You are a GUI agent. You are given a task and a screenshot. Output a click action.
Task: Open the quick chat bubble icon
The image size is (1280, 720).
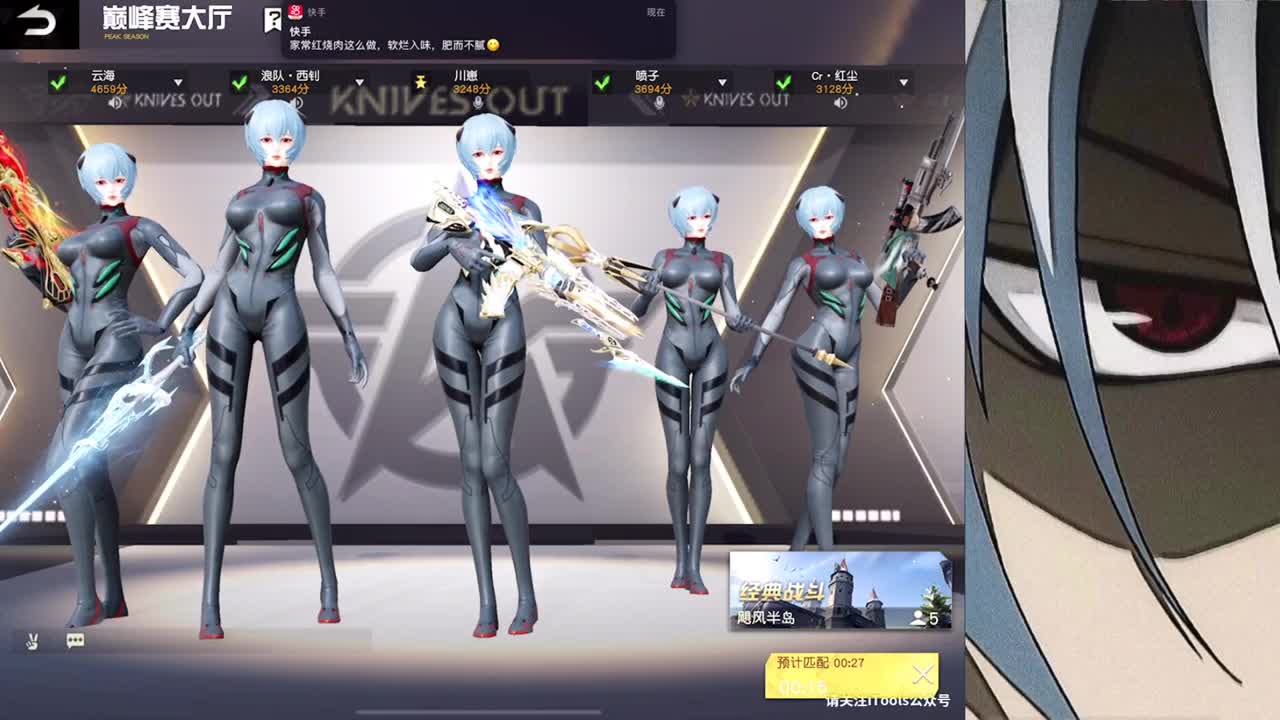(x=74, y=640)
